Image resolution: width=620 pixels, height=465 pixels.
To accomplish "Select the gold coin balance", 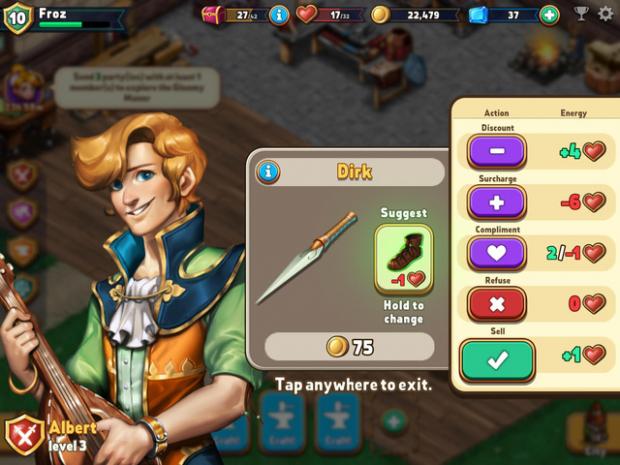I will (414, 14).
